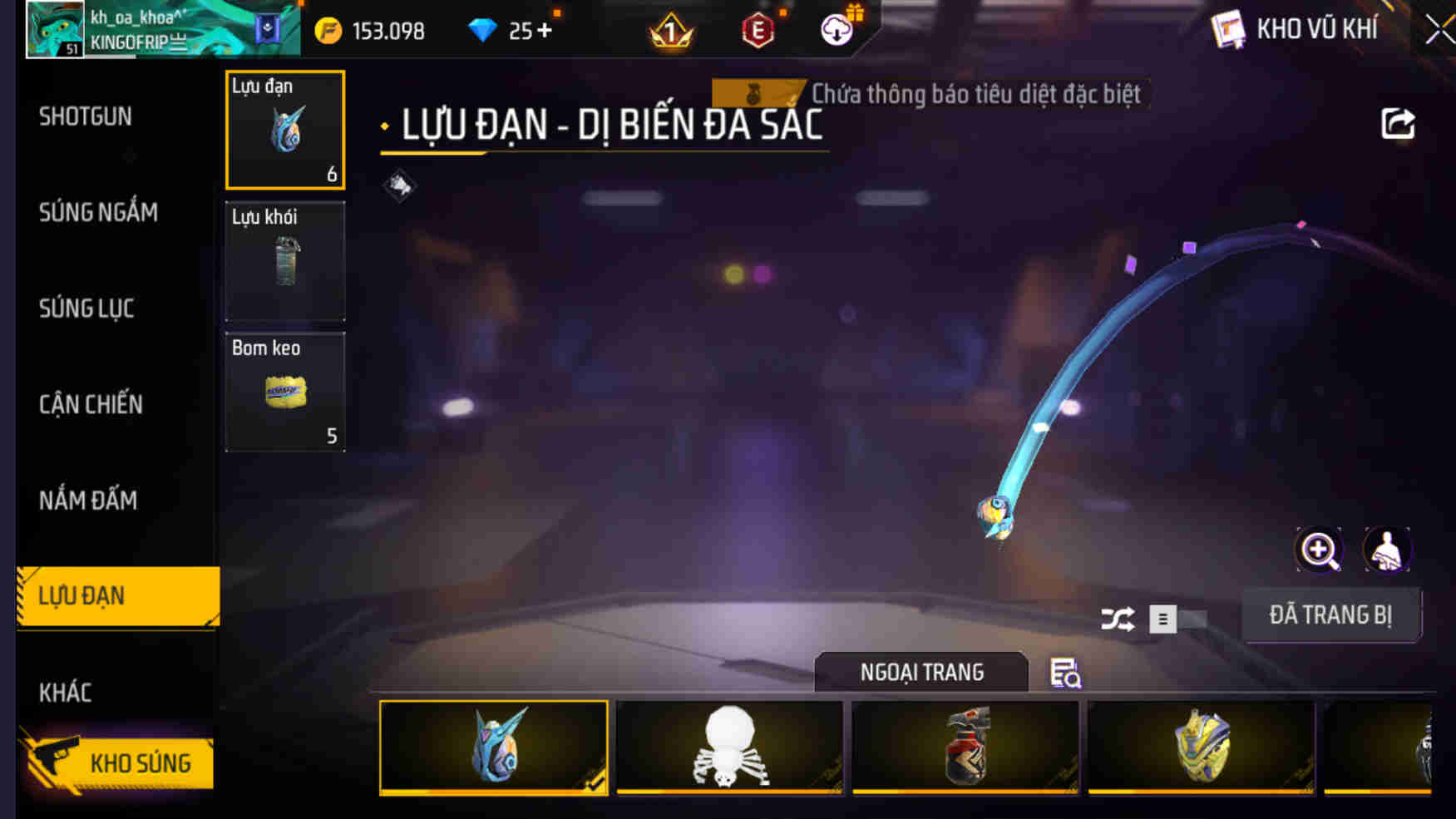Click the magnifier zoom preview icon
This screenshot has height=819, width=1456.
(1318, 550)
